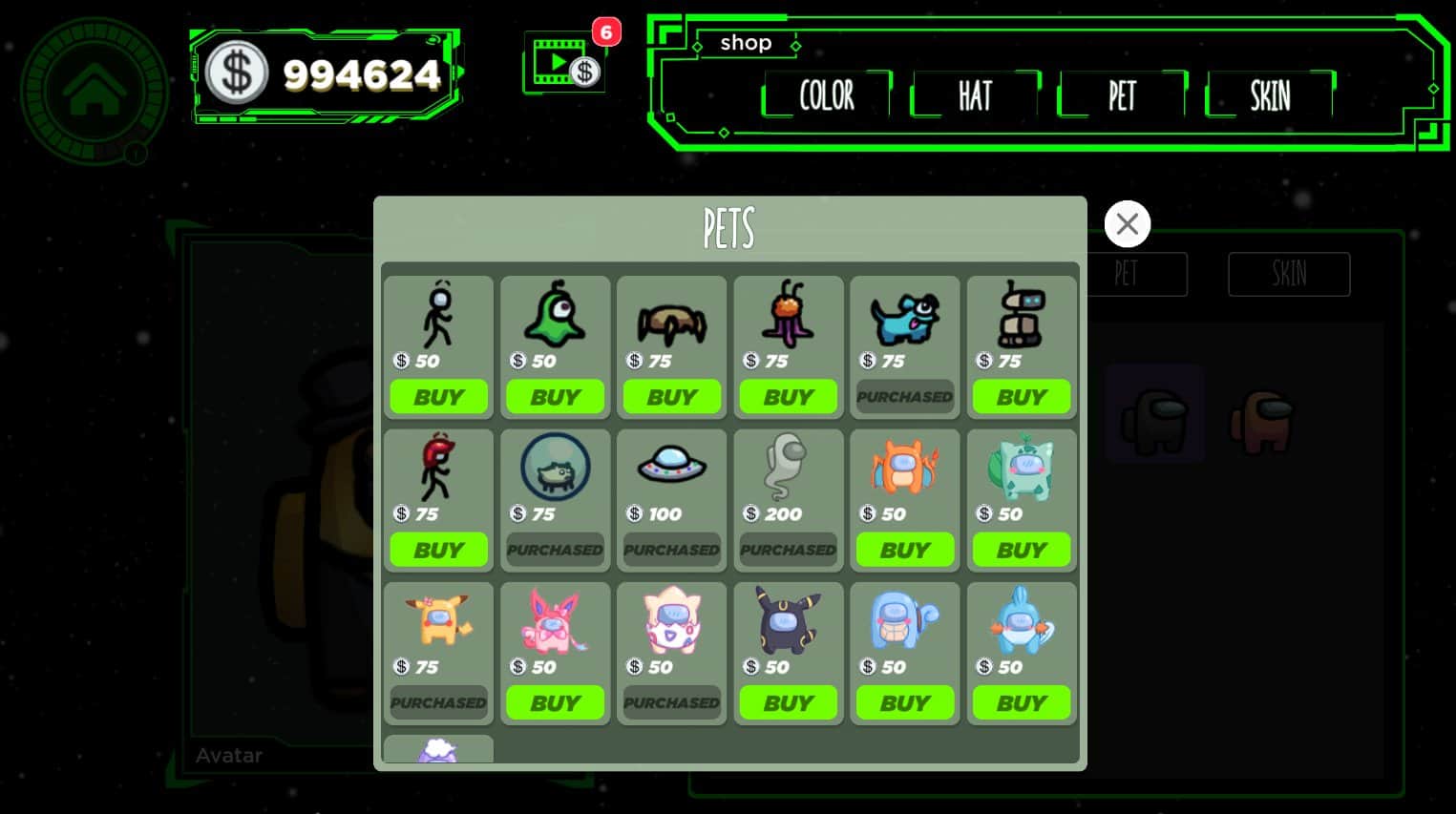Image resolution: width=1456 pixels, height=814 pixels.
Task: Buy the red-hat stickman pet
Action: 438,550
